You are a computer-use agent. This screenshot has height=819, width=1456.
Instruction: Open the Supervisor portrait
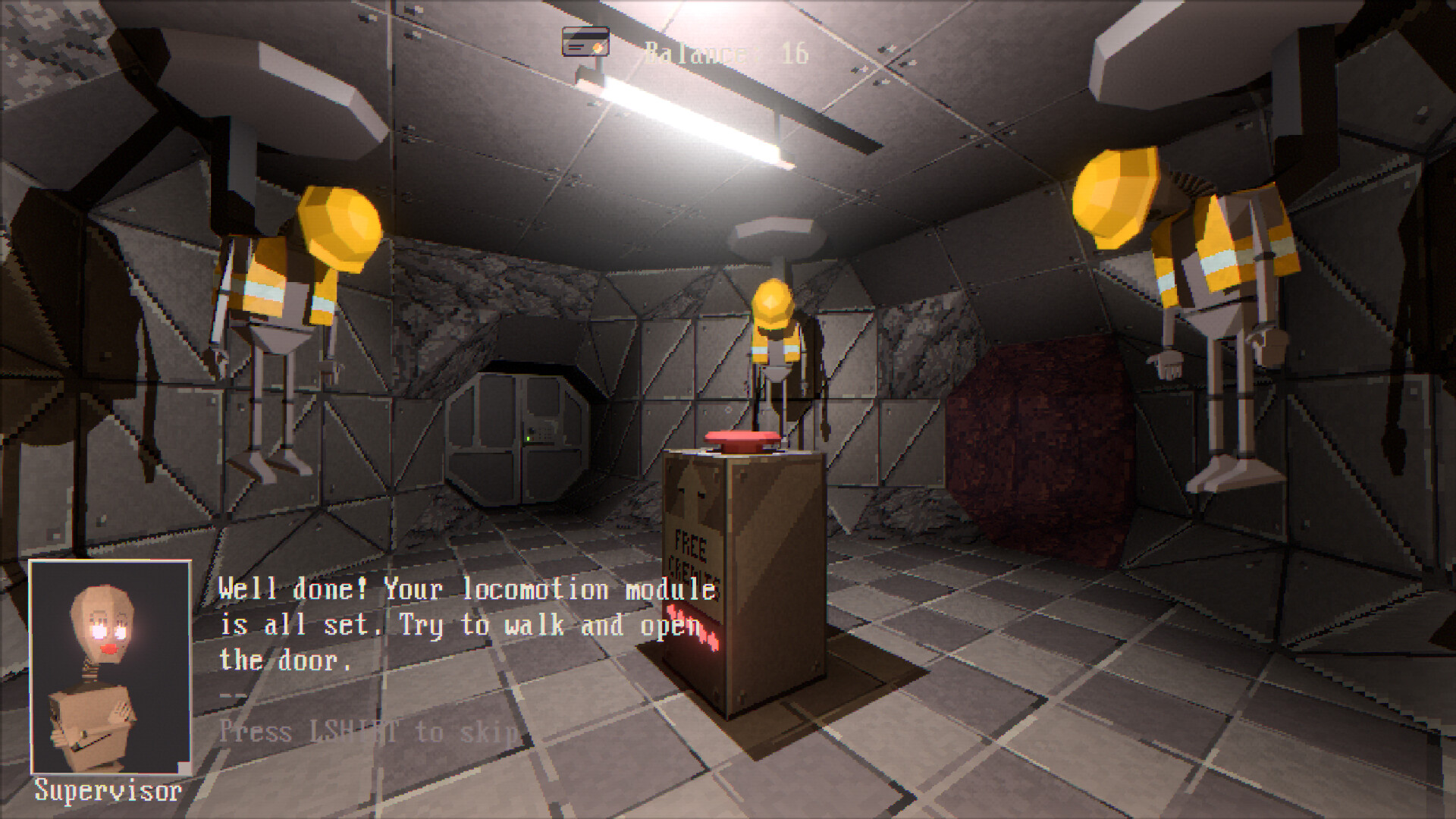pos(111,667)
